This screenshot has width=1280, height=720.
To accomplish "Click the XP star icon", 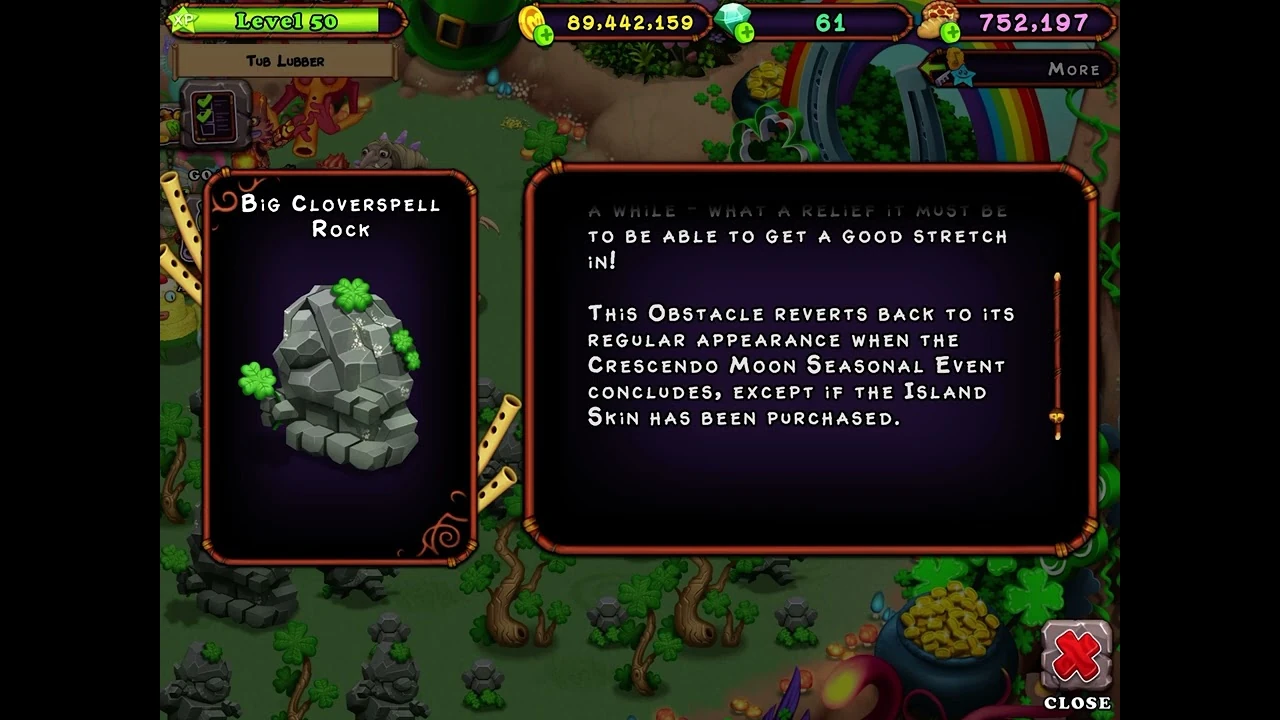I will [184, 20].
